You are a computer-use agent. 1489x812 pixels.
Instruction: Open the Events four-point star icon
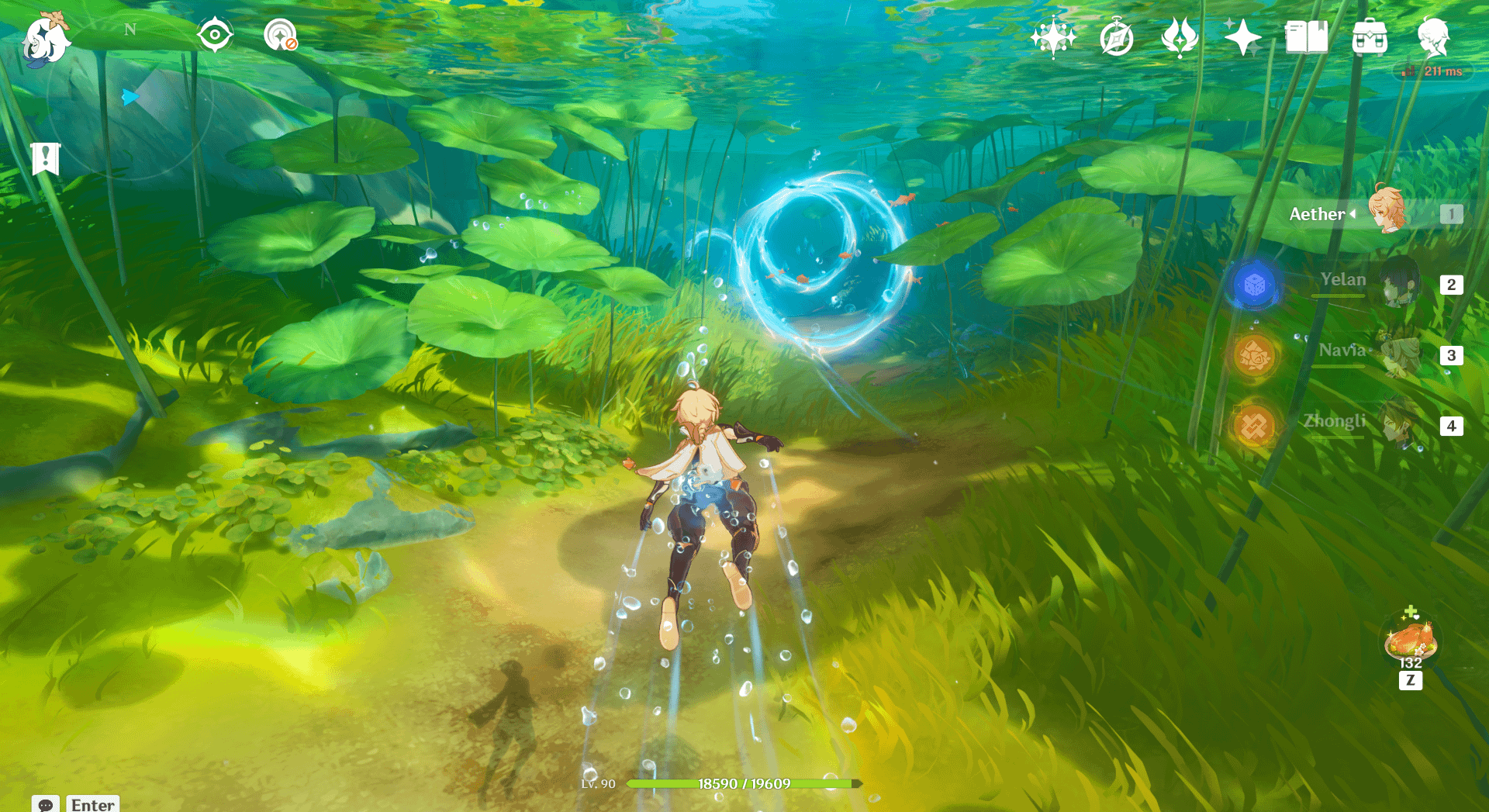click(x=1242, y=37)
